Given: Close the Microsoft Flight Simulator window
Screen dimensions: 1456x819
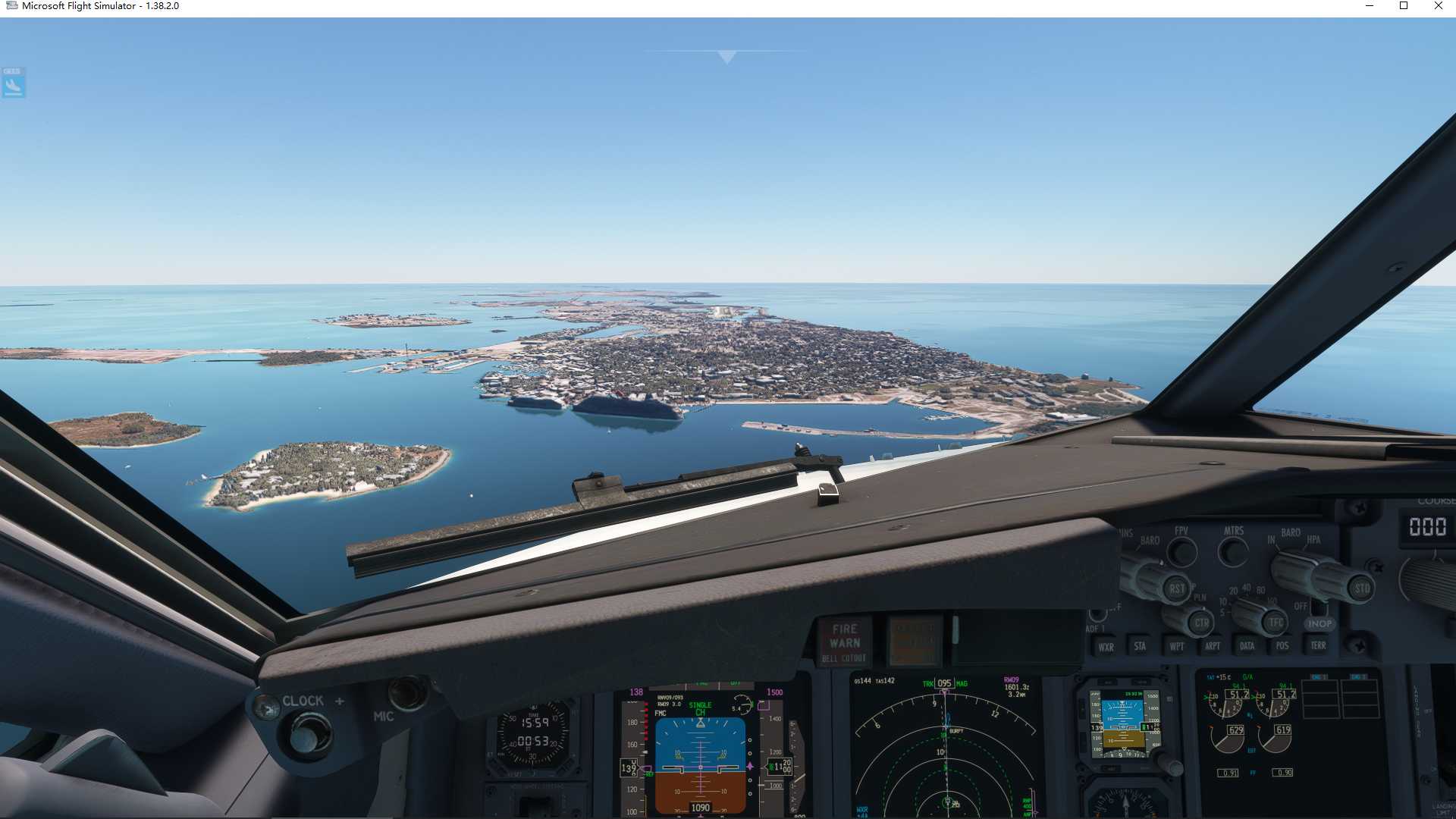Looking at the screenshot, I should coord(1439,6).
